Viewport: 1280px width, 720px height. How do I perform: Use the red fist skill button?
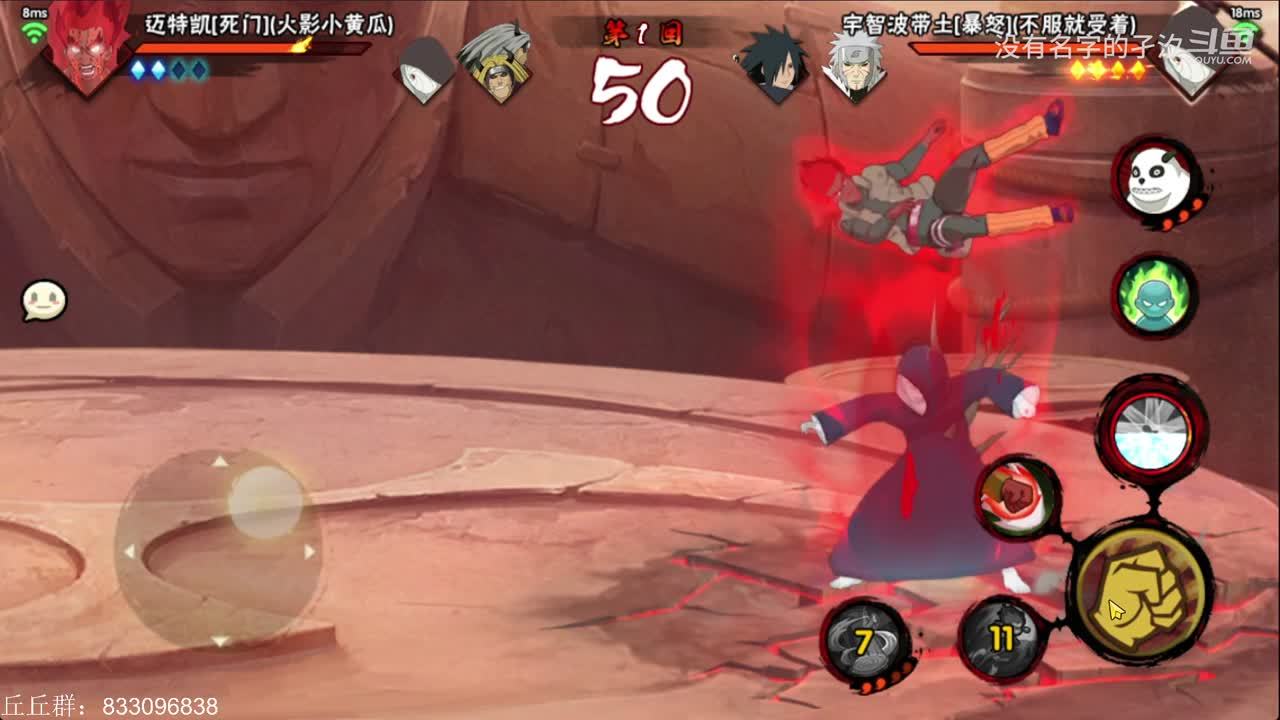(x=1018, y=497)
